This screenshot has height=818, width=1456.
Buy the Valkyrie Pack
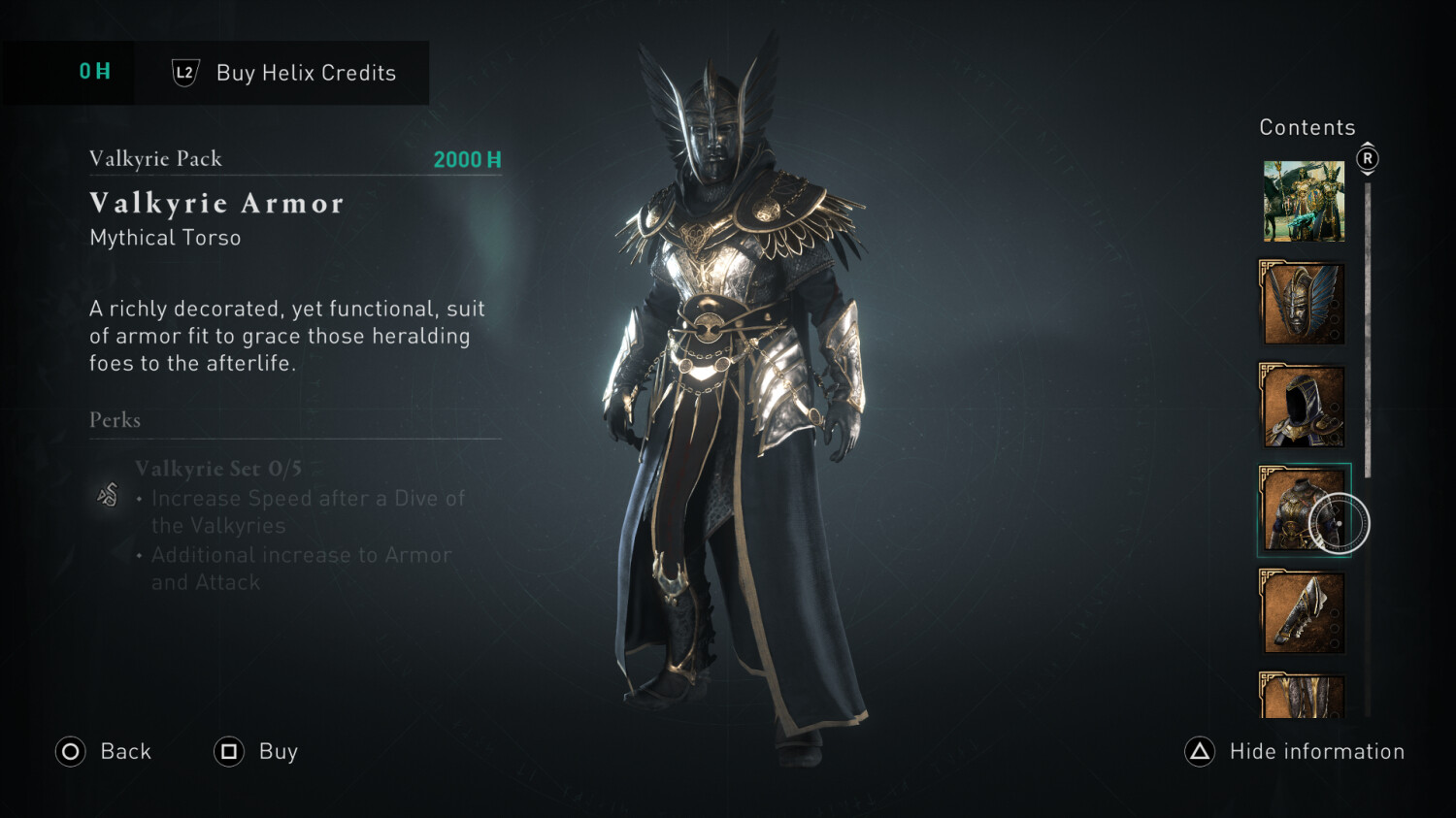click(256, 751)
